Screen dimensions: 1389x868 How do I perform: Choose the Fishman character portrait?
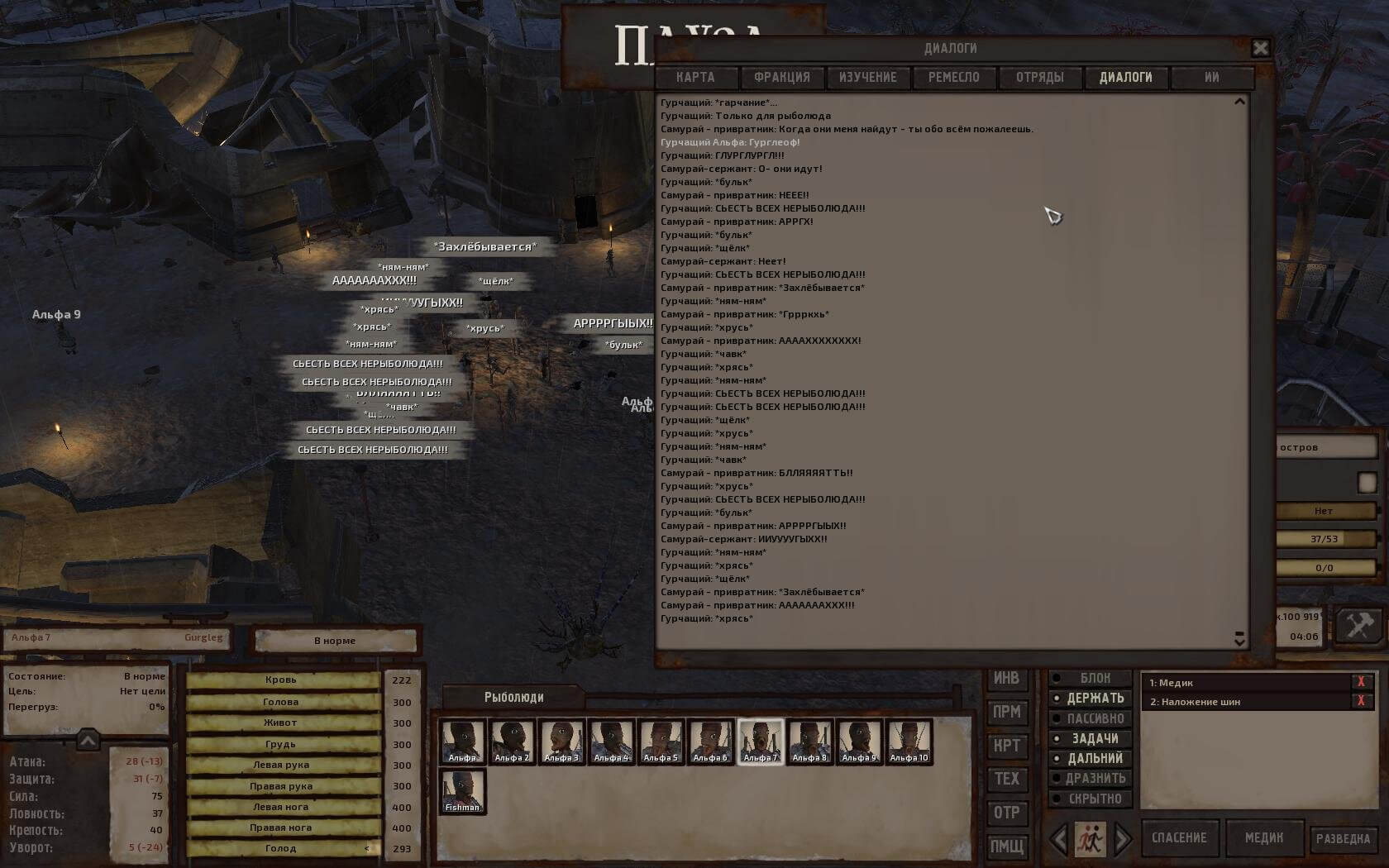[462, 791]
